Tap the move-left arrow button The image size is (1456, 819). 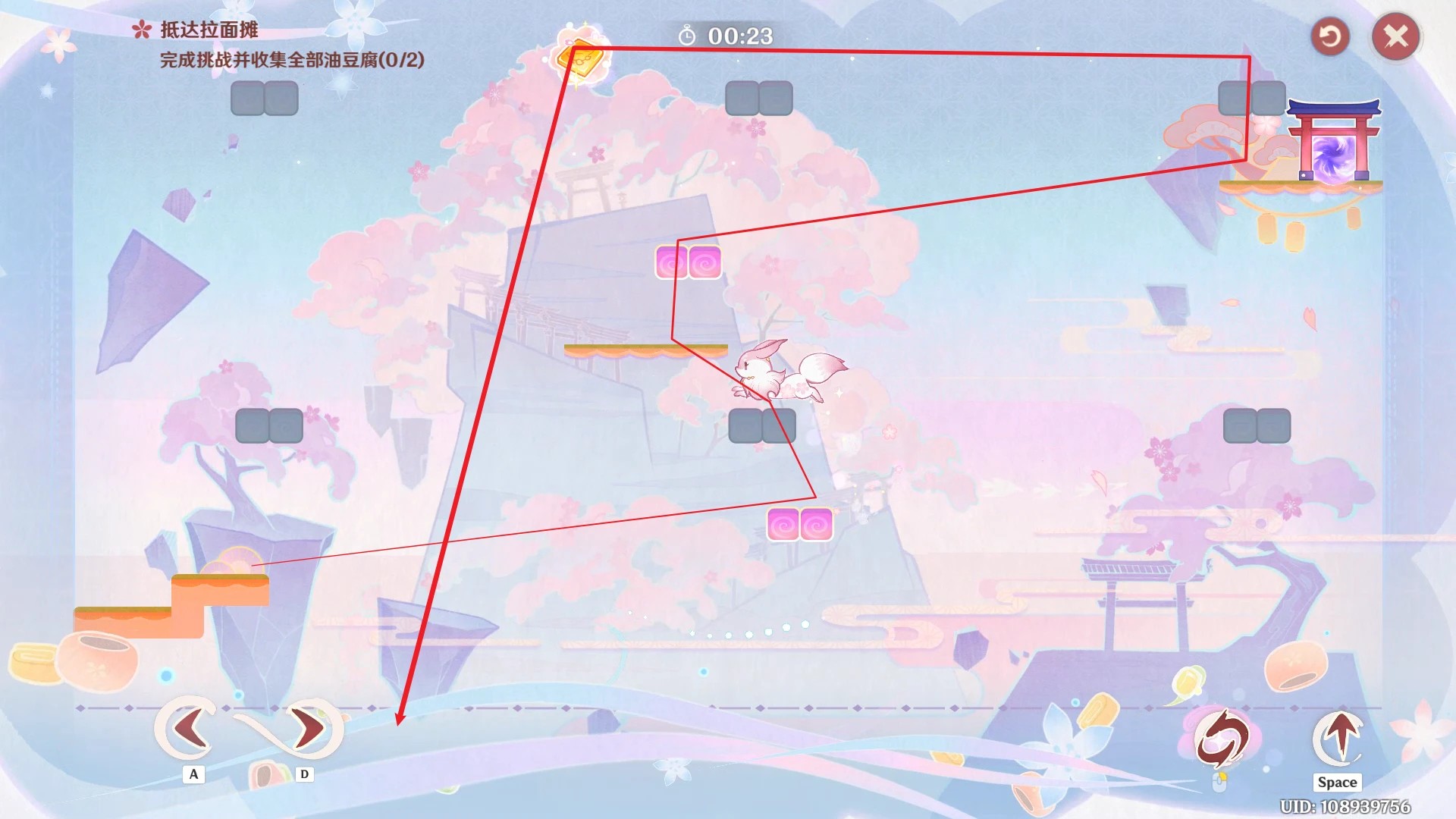(x=188, y=728)
